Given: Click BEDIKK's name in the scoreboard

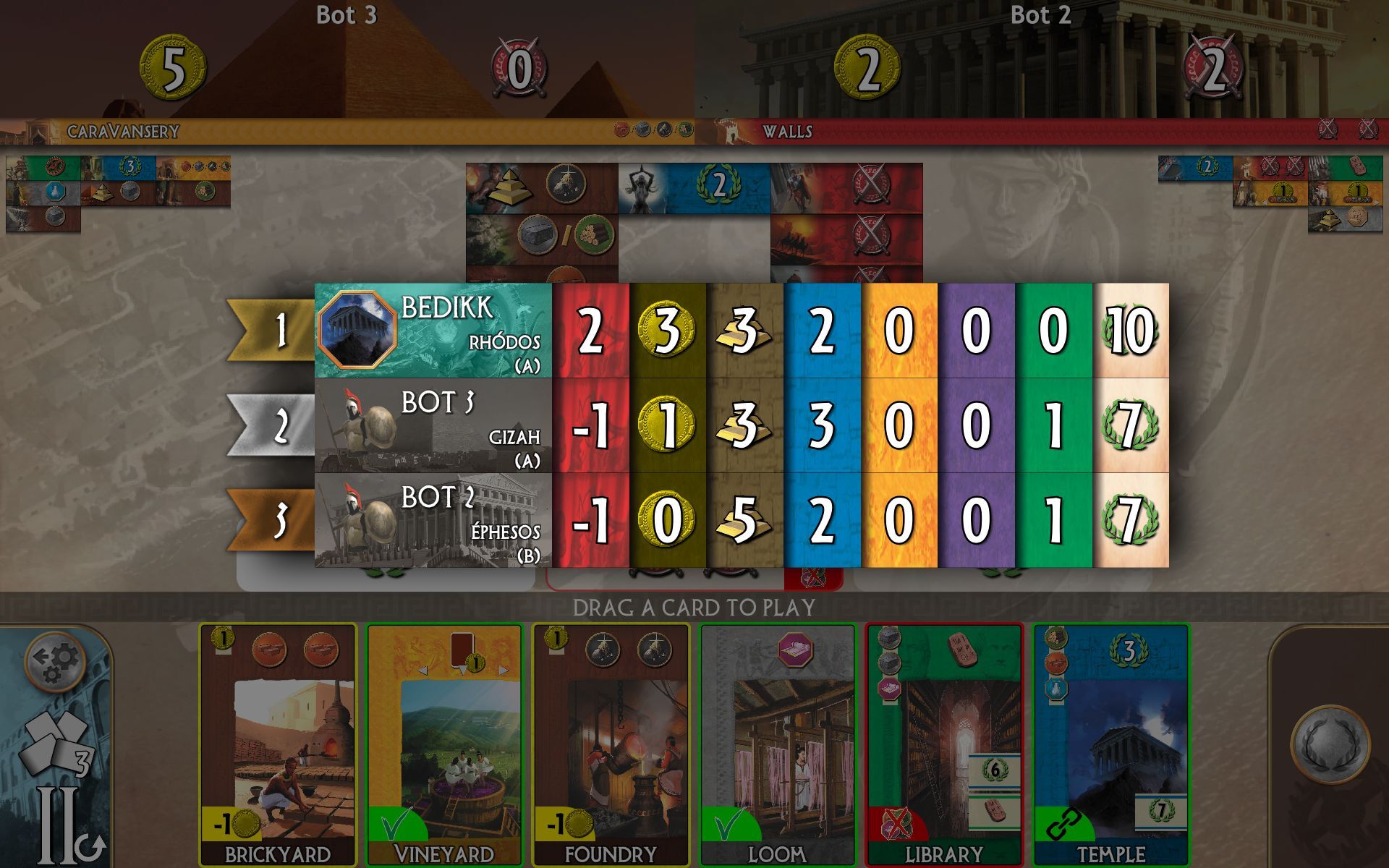Looking at the screenshot, I should (x=447, y=310).
